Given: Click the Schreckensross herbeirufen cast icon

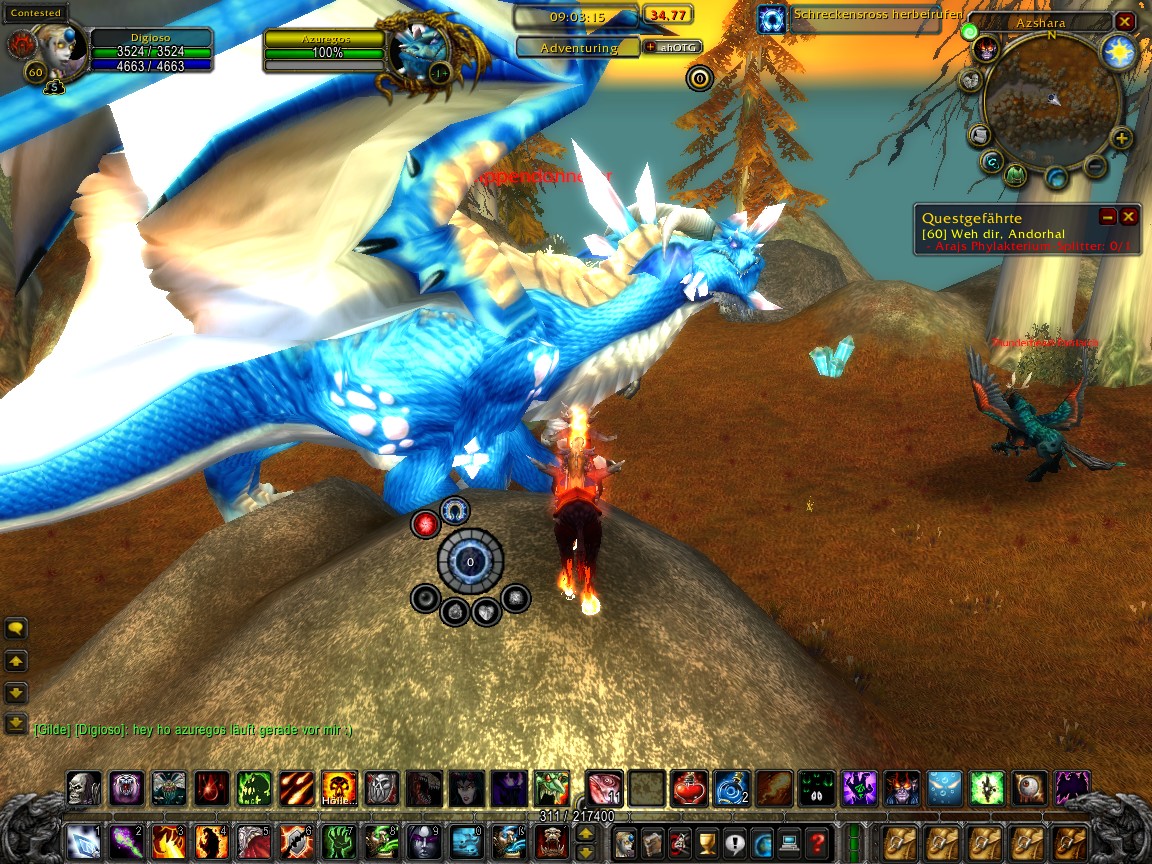Looking at the screenshot, I should pyautogui.click(x=771, y=19).
